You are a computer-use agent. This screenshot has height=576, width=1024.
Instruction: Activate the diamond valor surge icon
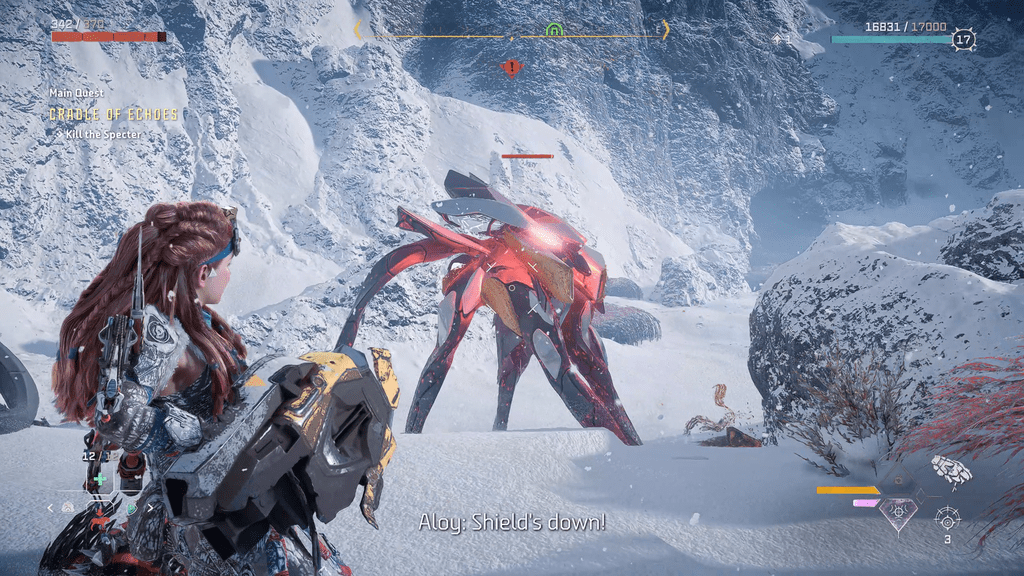point(898,514)
